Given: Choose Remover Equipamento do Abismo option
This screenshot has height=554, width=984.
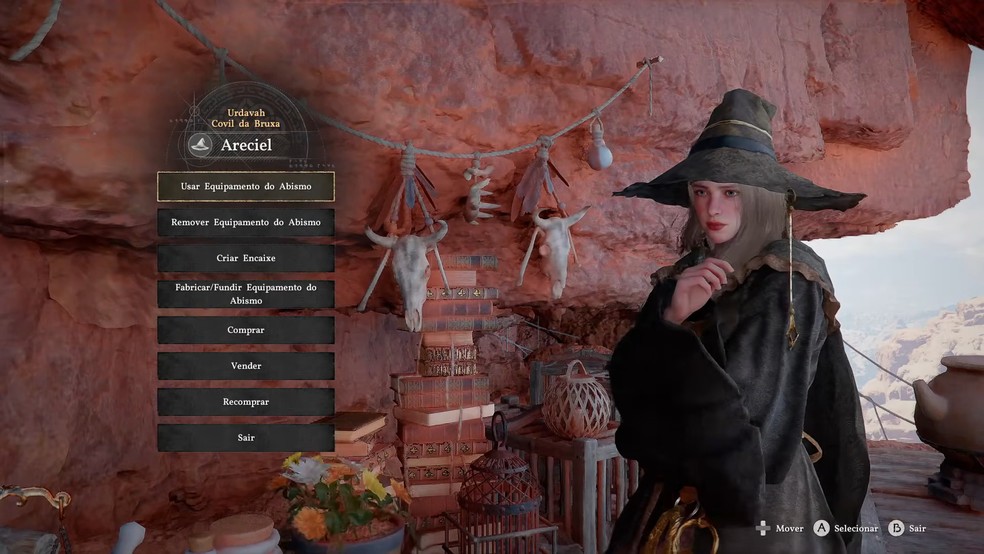Looking at the screenshot, I should click(246, 222).
